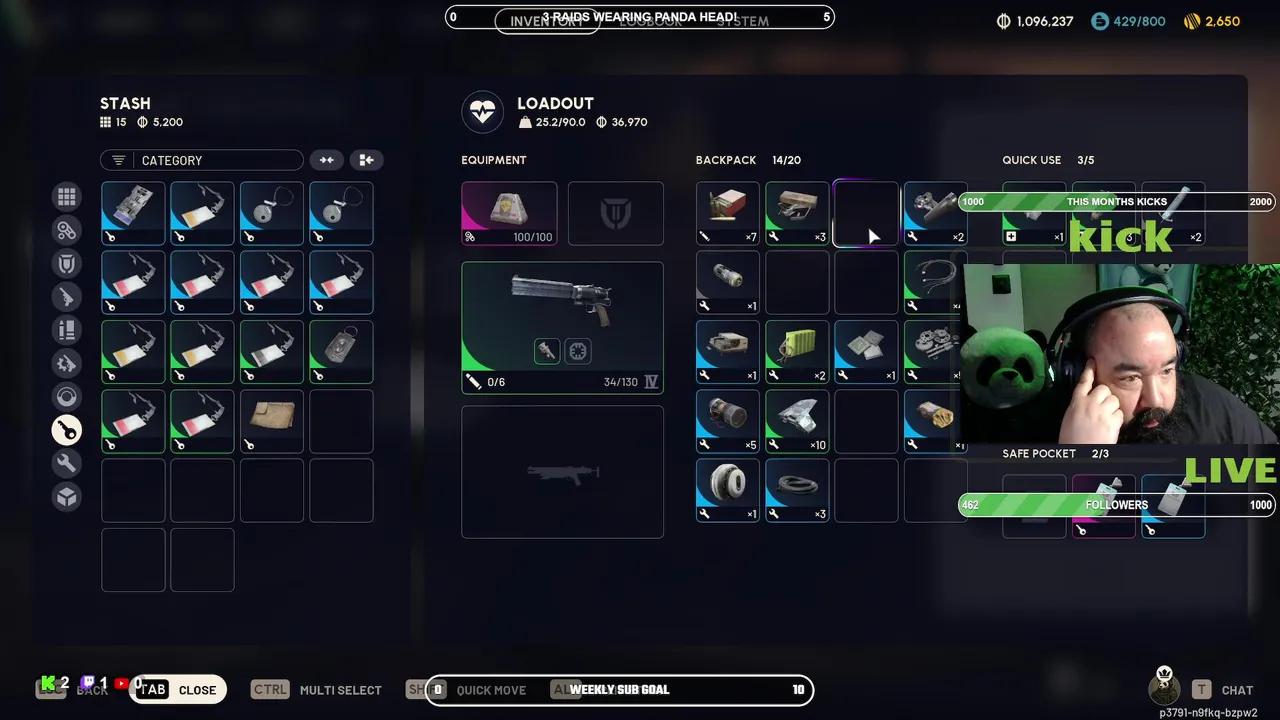Image resolution: width=1280 pixels, height=720 pixels.
Task: Select the key category filter icon
Action: tap(67, 430)
